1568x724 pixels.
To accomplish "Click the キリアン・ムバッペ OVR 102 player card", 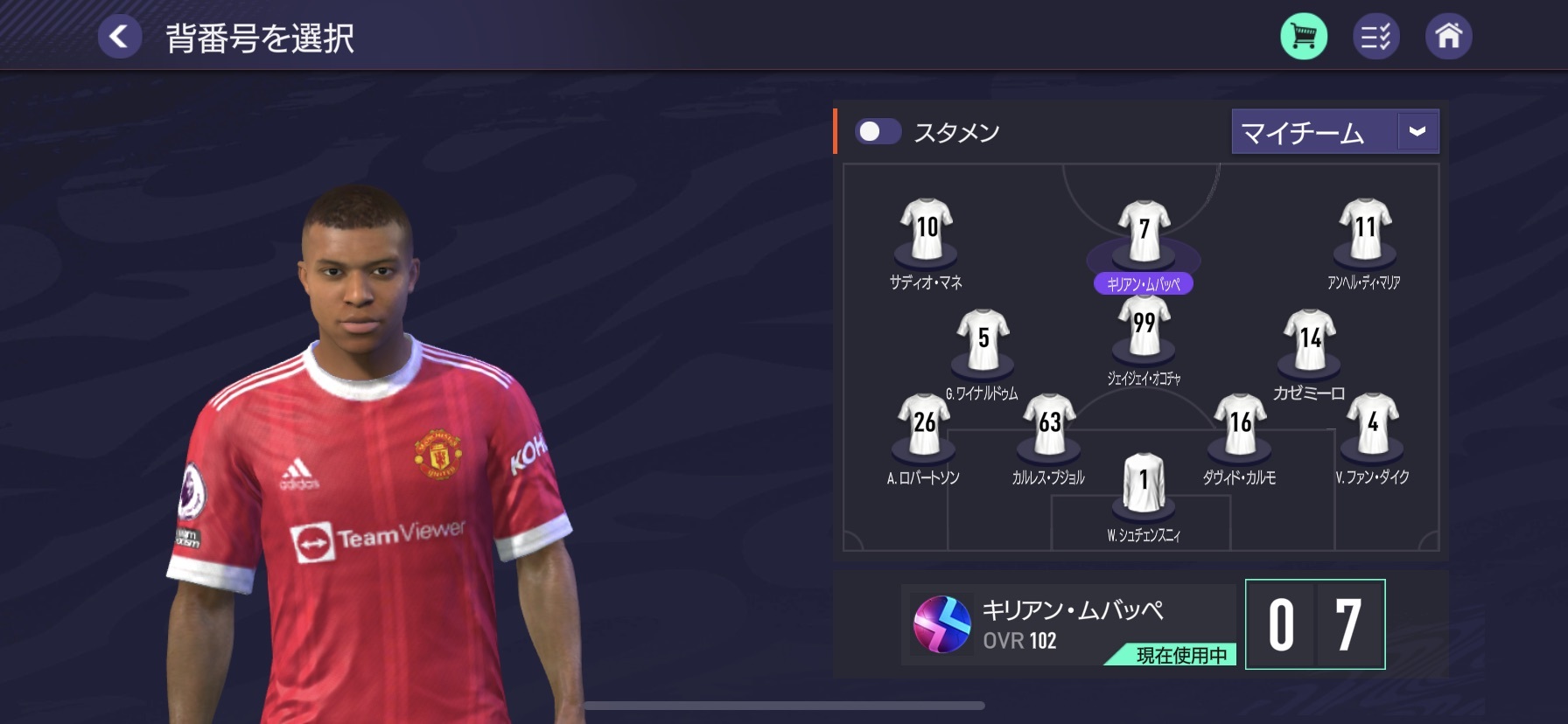I will [1067, 624].
